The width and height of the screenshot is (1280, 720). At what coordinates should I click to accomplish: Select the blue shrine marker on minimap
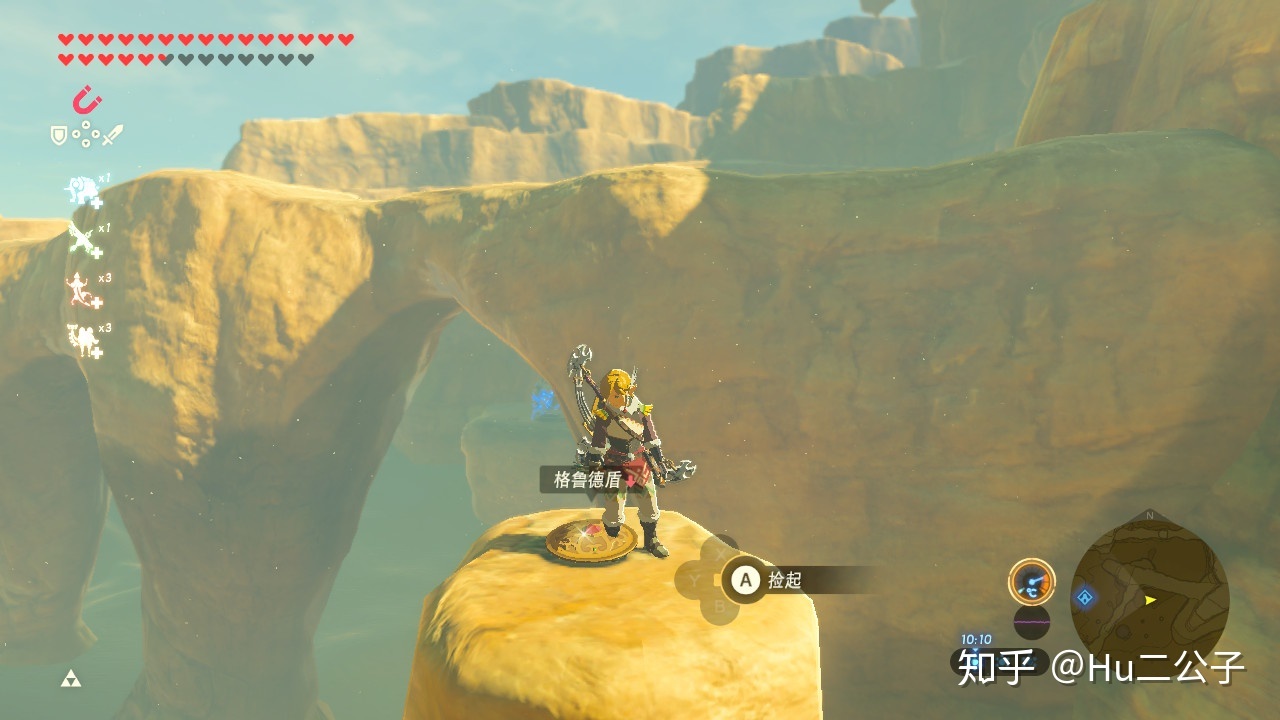[1084, 598]
